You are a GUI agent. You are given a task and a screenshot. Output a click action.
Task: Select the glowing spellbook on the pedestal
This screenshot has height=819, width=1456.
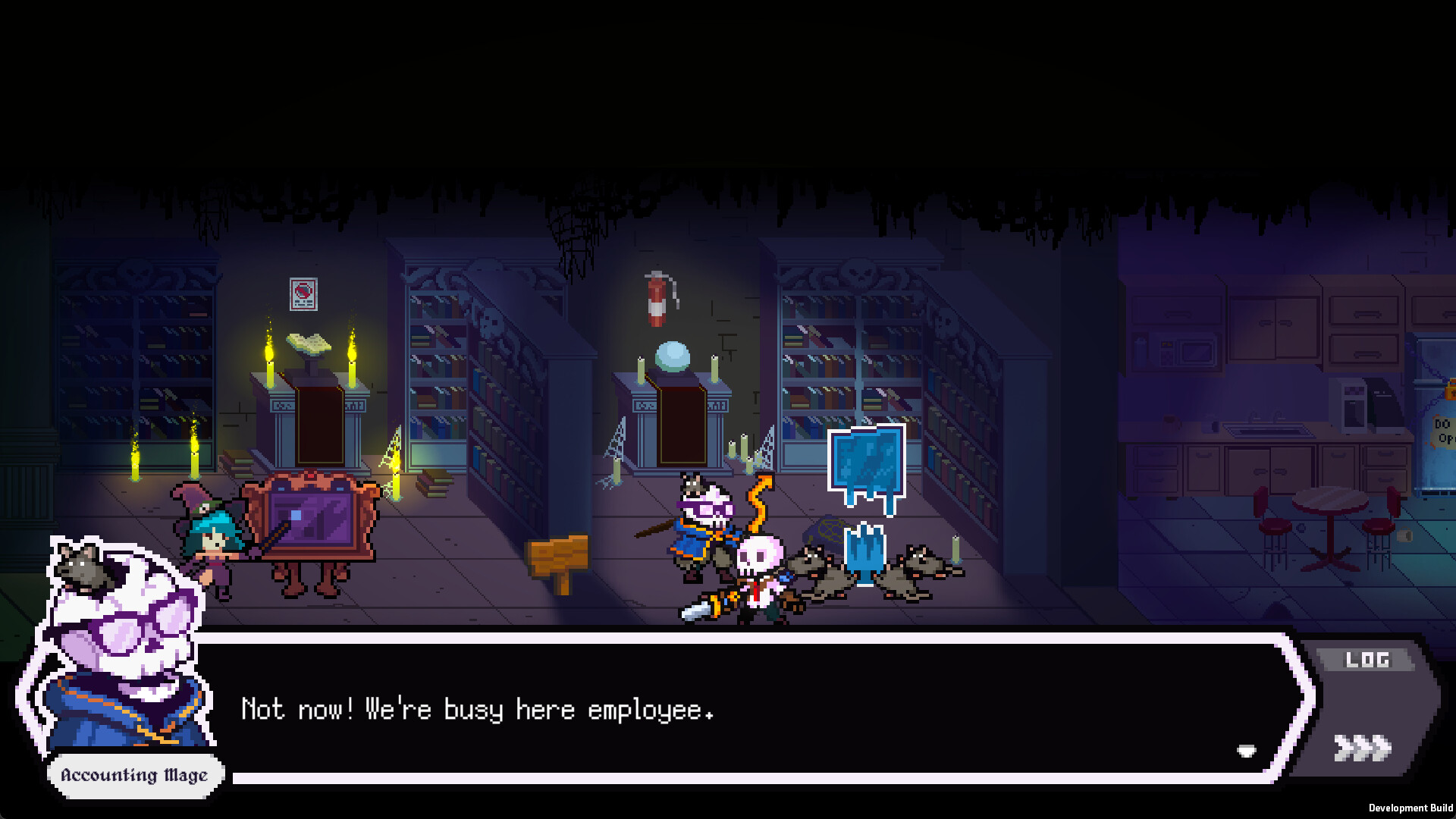click(307, 343)
